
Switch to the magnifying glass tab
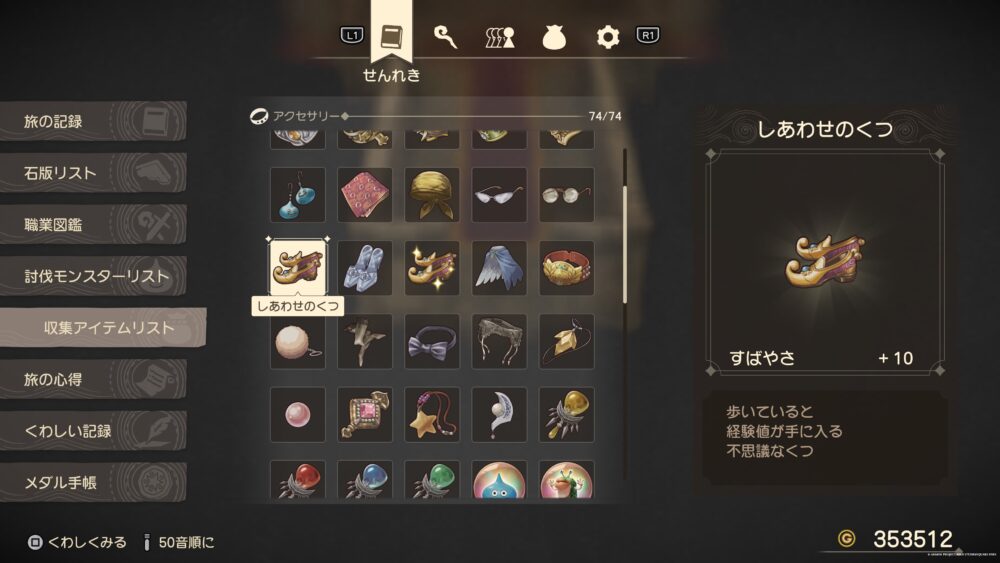click(444, 37)
